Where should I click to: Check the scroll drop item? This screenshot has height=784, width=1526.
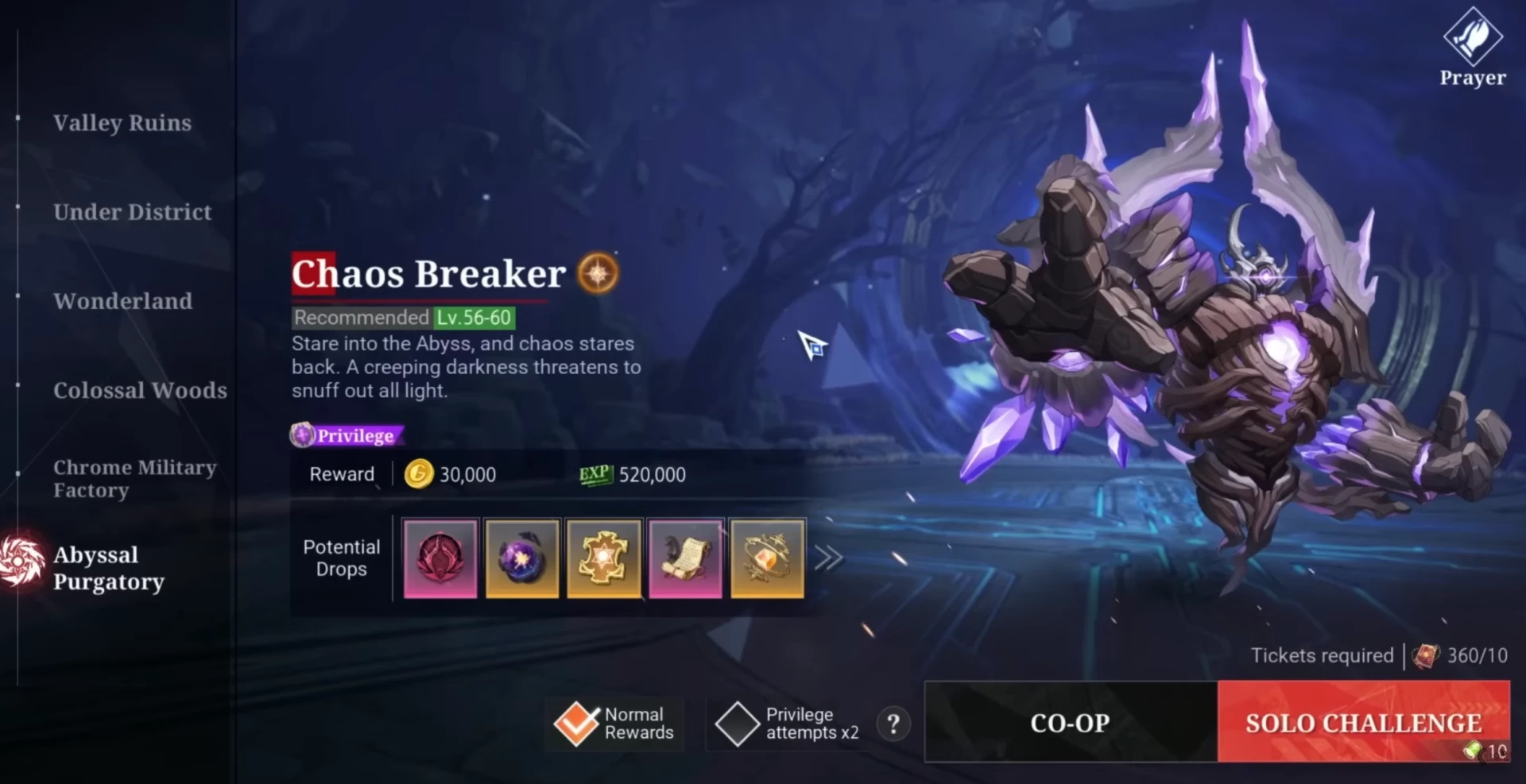coord(685,558)
